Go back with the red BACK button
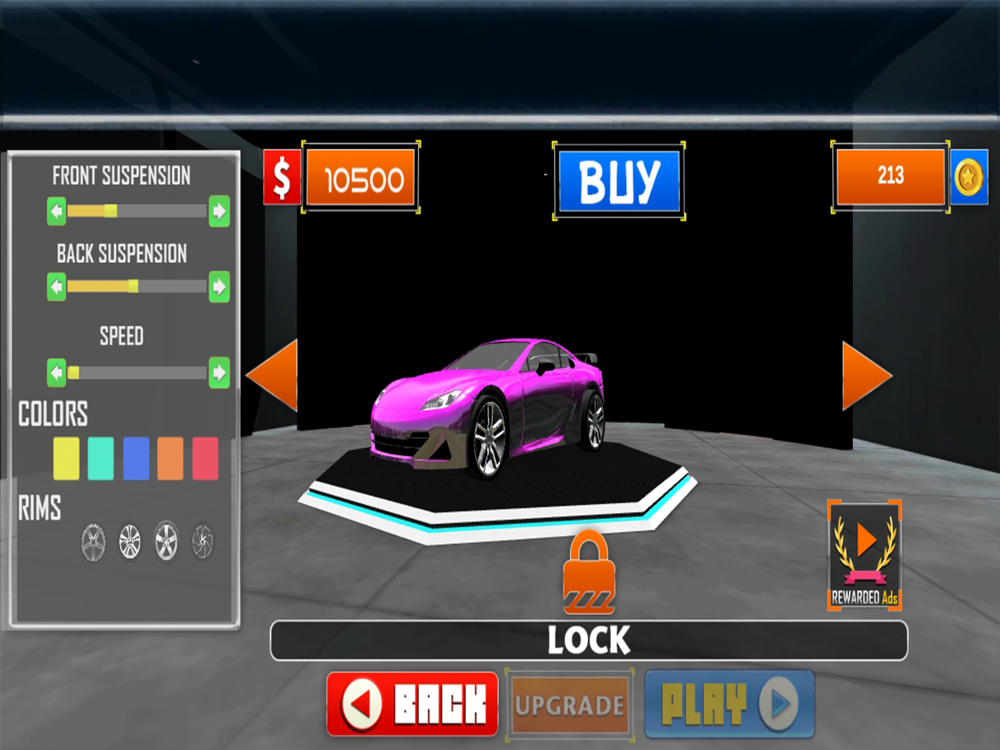The width and height of the screenshot is (1000, 750). [x=412, y=704]
